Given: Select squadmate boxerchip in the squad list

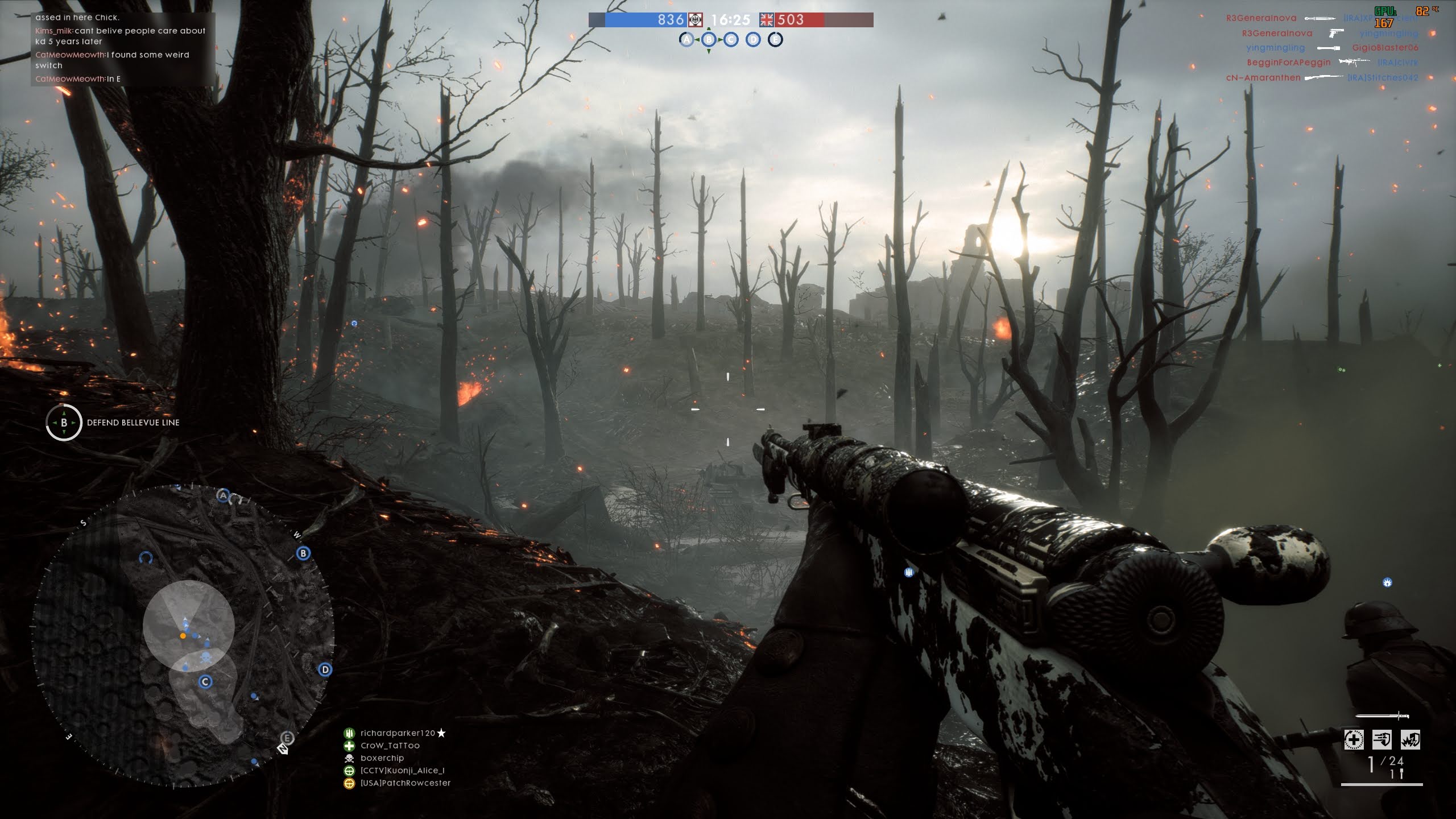Looking at the screenshot, I should (382, 758).
